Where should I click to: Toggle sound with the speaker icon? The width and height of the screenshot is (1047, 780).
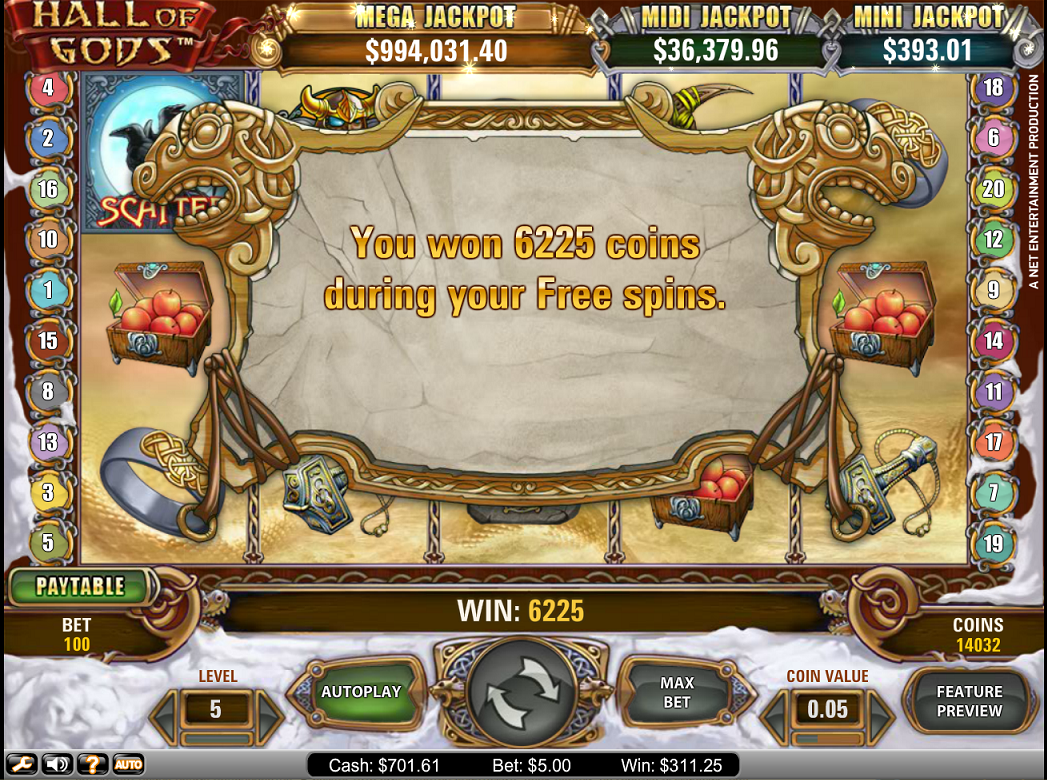(x=57, y=765)
